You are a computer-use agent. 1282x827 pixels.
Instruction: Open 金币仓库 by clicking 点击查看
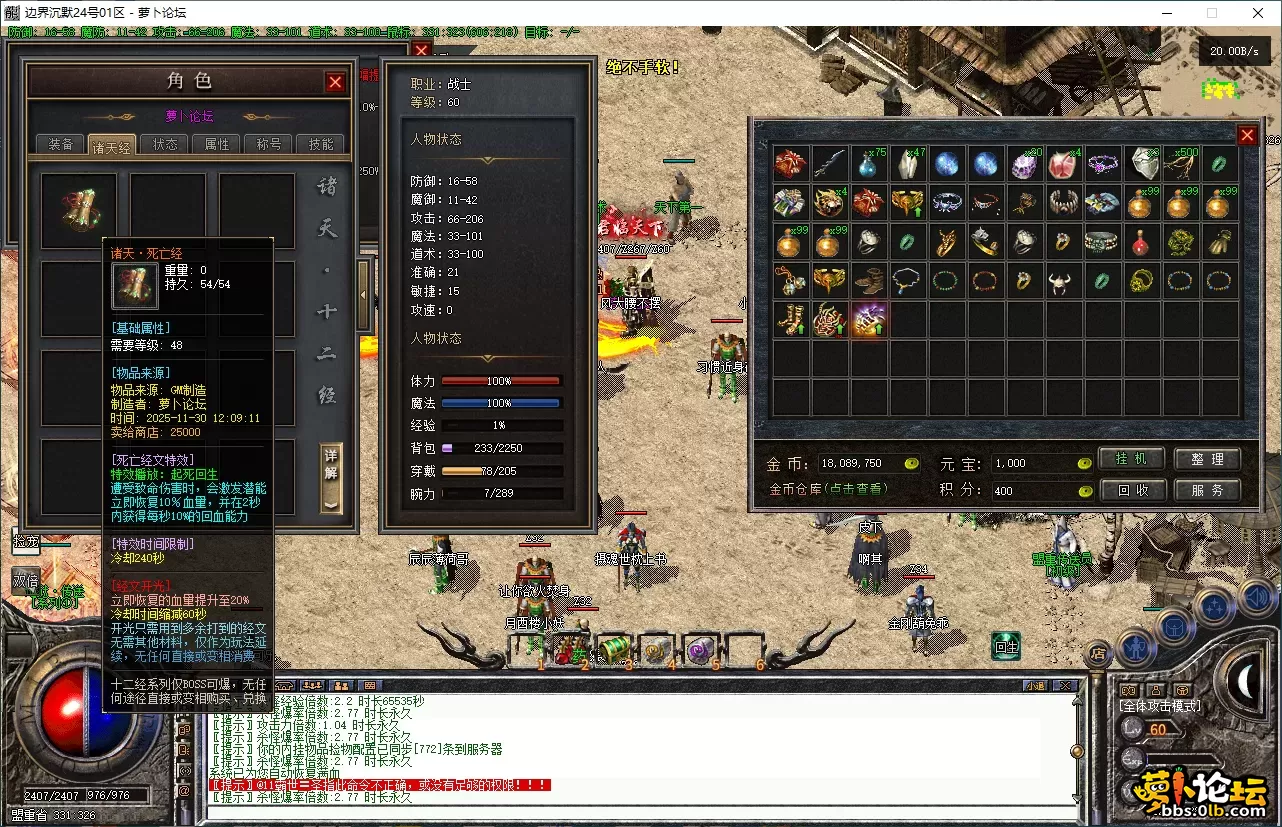[858, 491]
